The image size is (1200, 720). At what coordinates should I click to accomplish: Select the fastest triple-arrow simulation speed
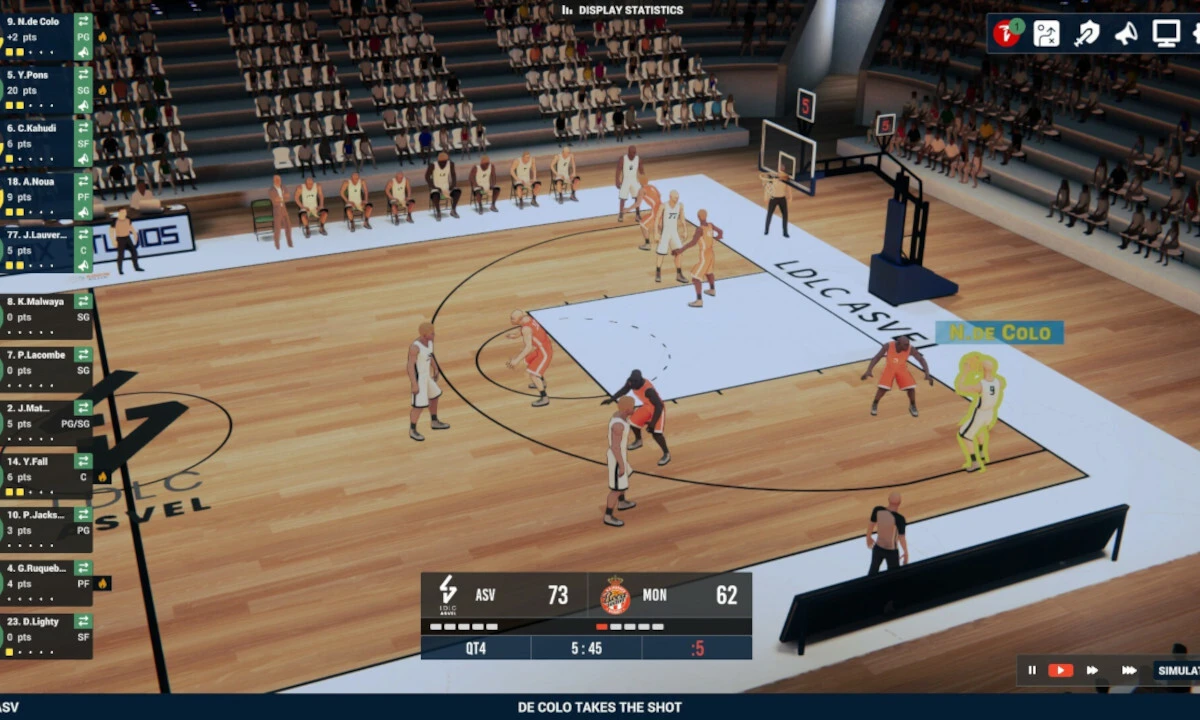[x=1128, y=670]
